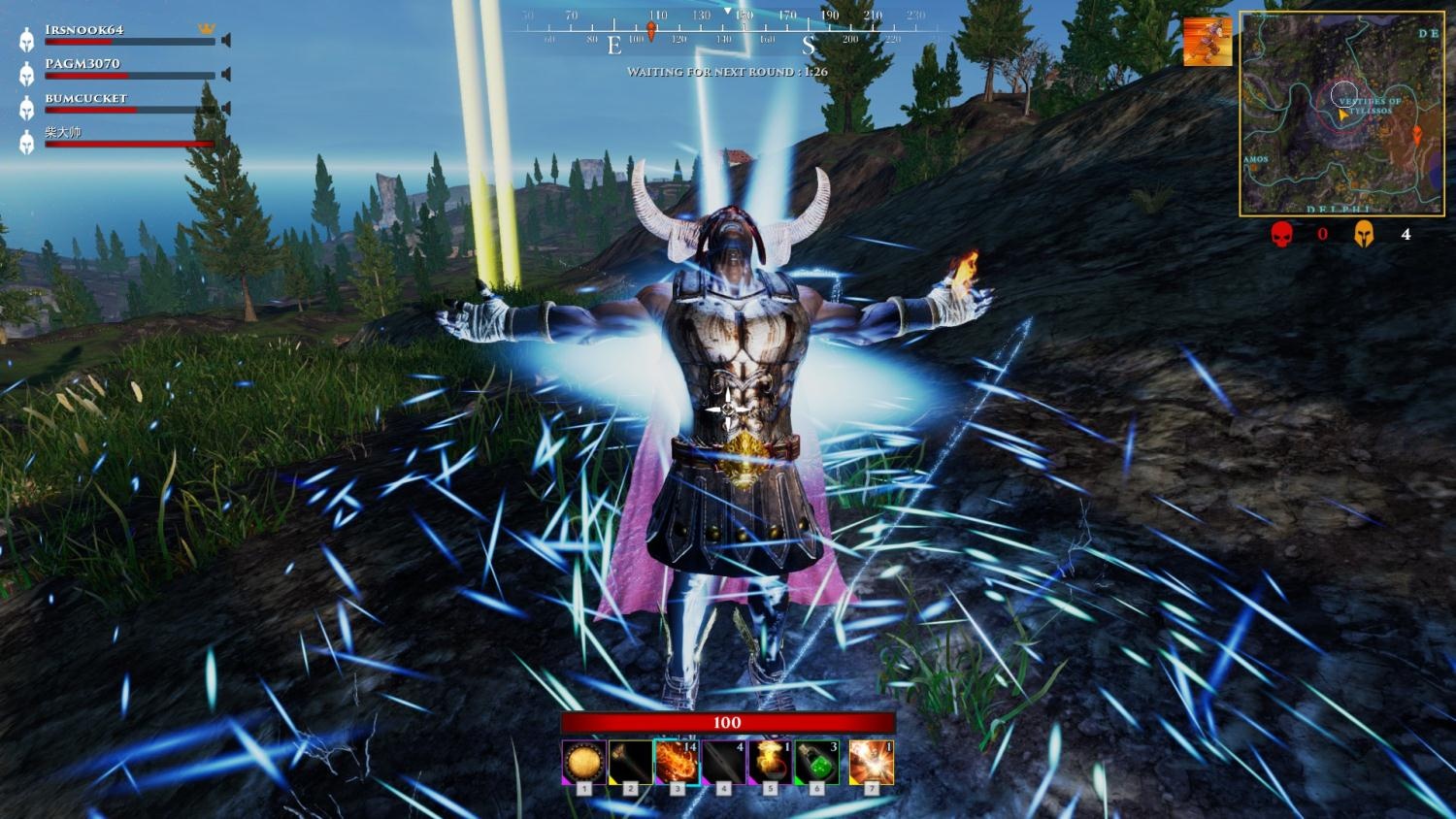Select the golden round shield in slot 1
Viewport: 1456px width, 819px height.
point(584,763)
